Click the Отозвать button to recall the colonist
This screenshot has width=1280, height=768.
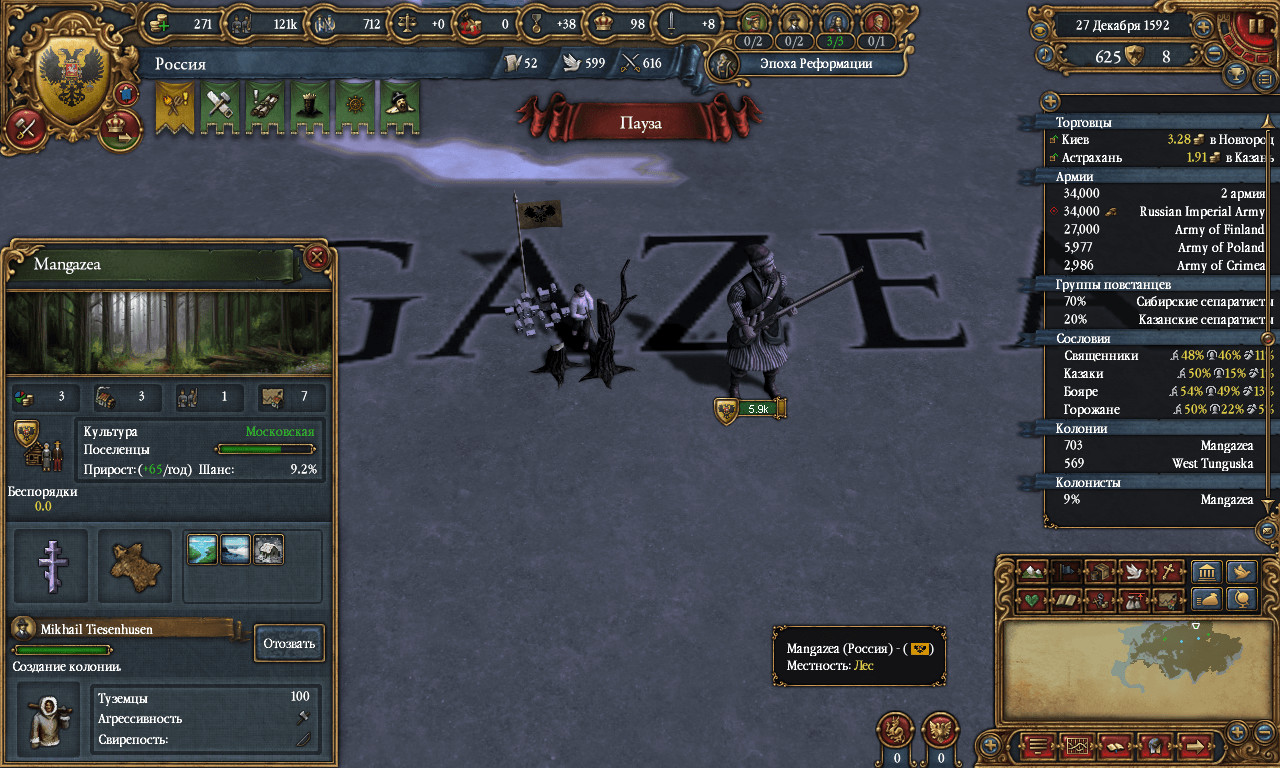(289, 643)
